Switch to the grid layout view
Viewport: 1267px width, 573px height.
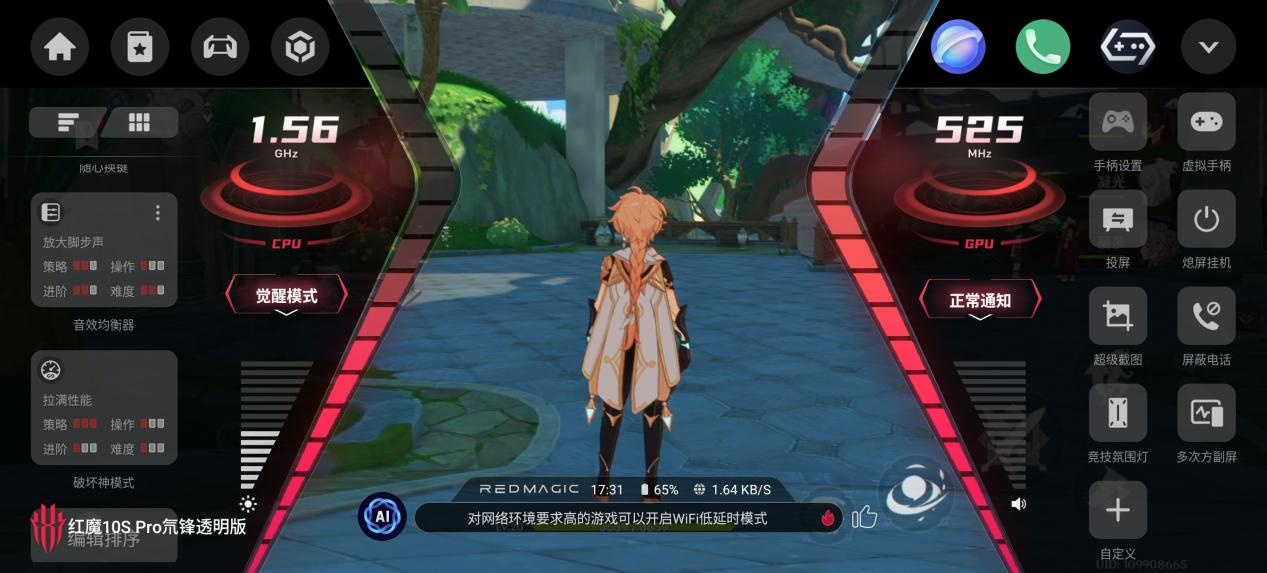[139, 122]
